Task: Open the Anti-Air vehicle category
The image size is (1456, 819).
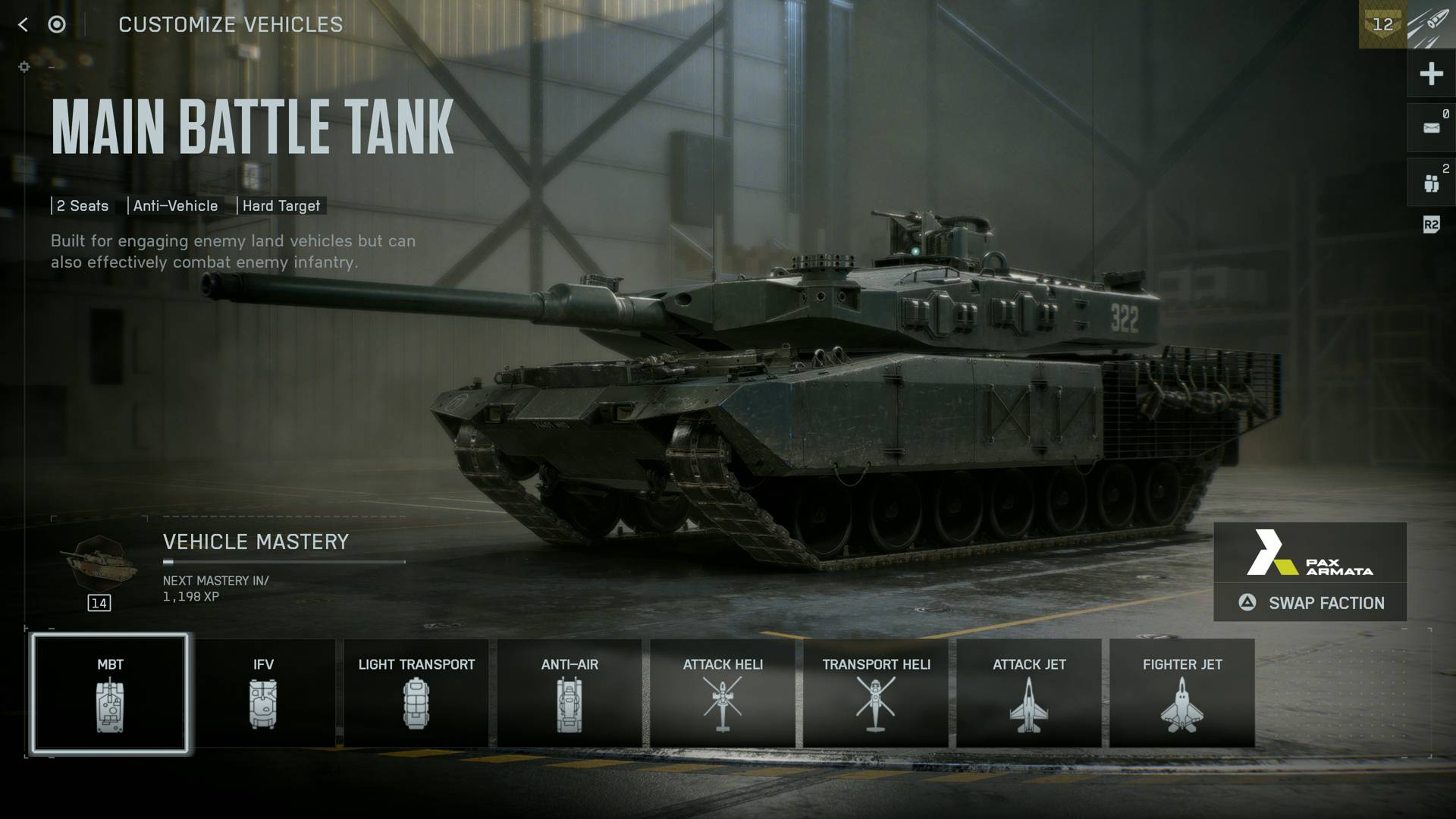Action: click(570, 694)
